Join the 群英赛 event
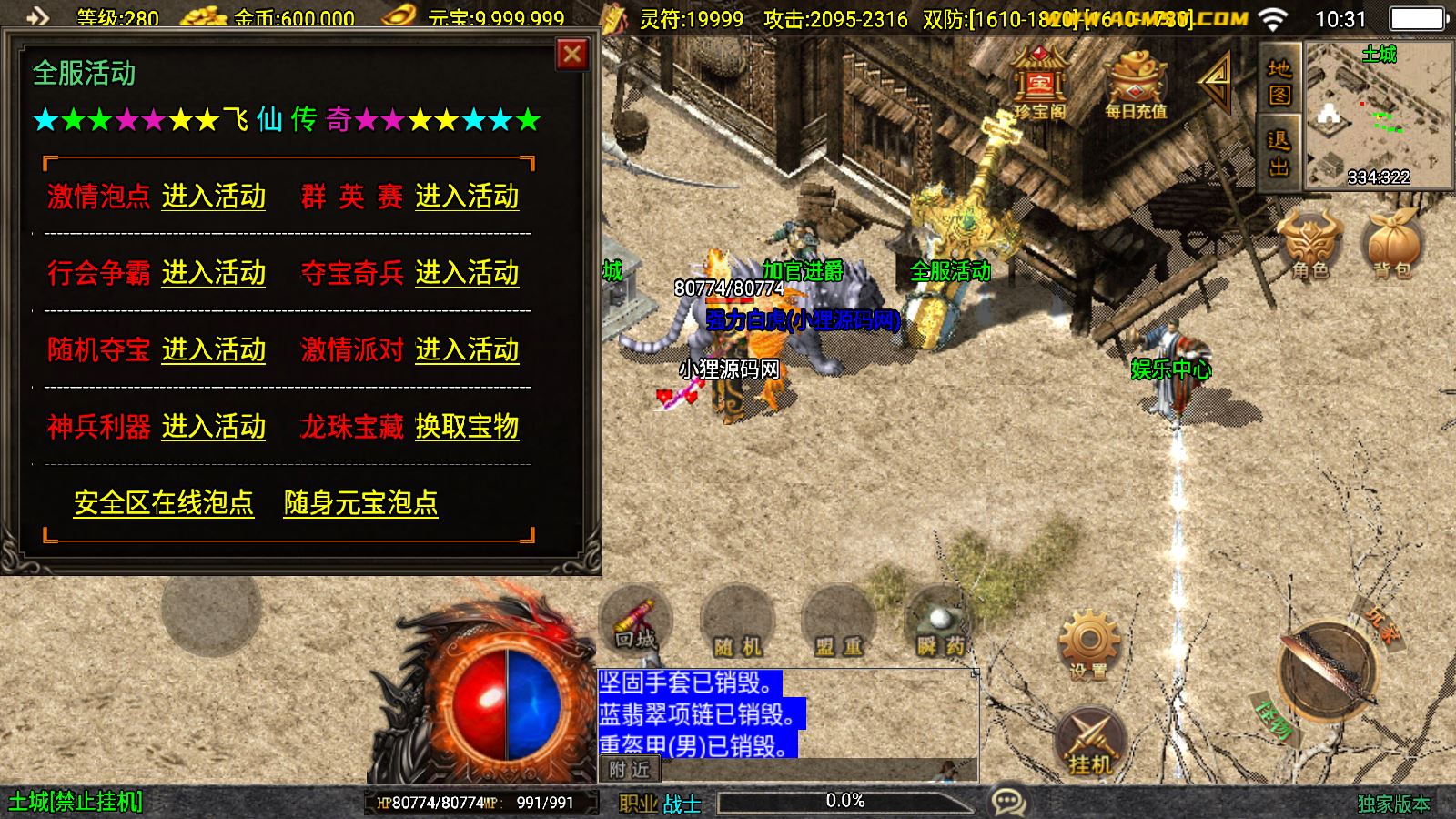The width and height of the screenshot is (1456, 819). [467, 197]
